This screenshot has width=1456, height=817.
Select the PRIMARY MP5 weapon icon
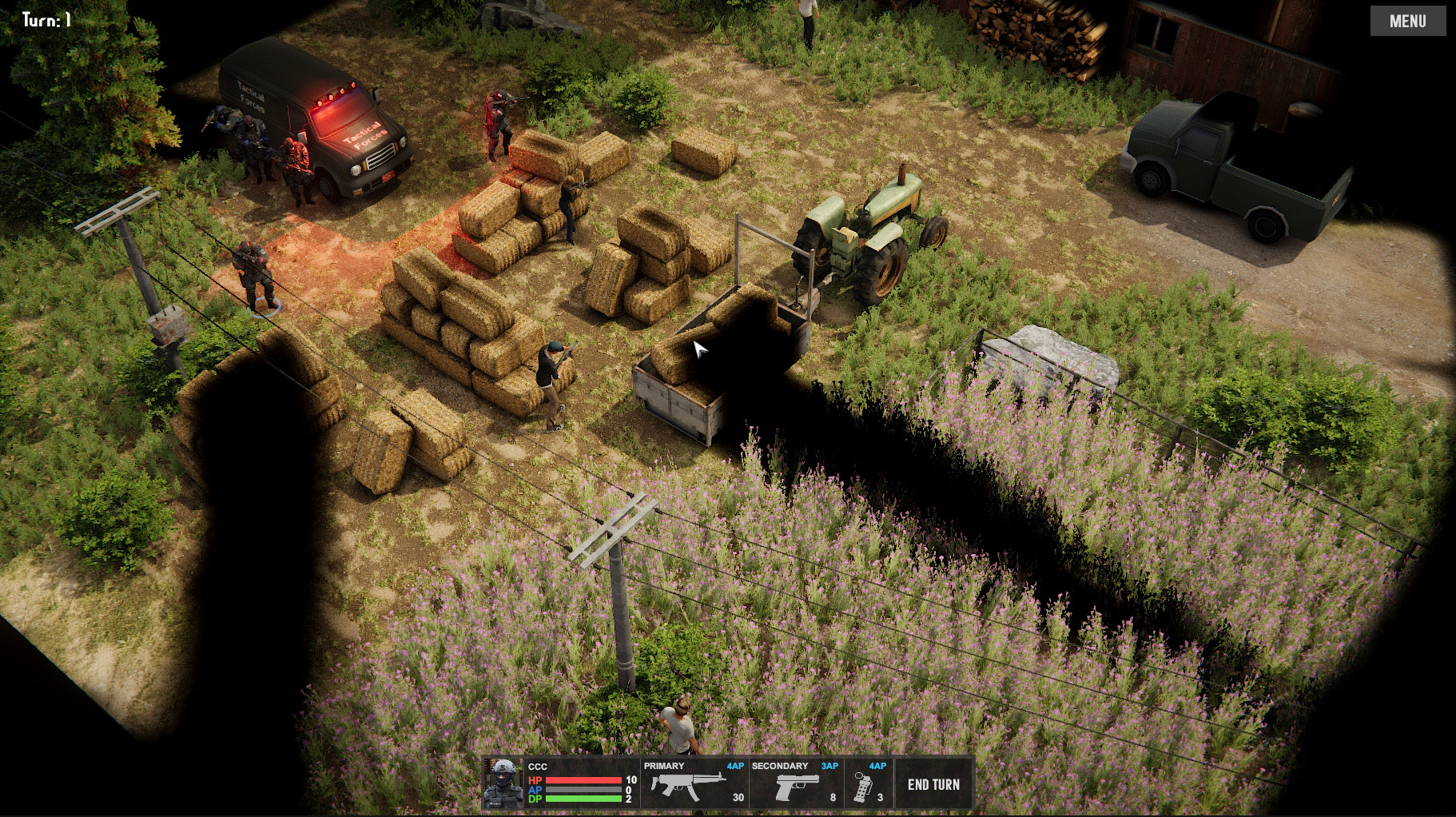click(x=689, y=784)
